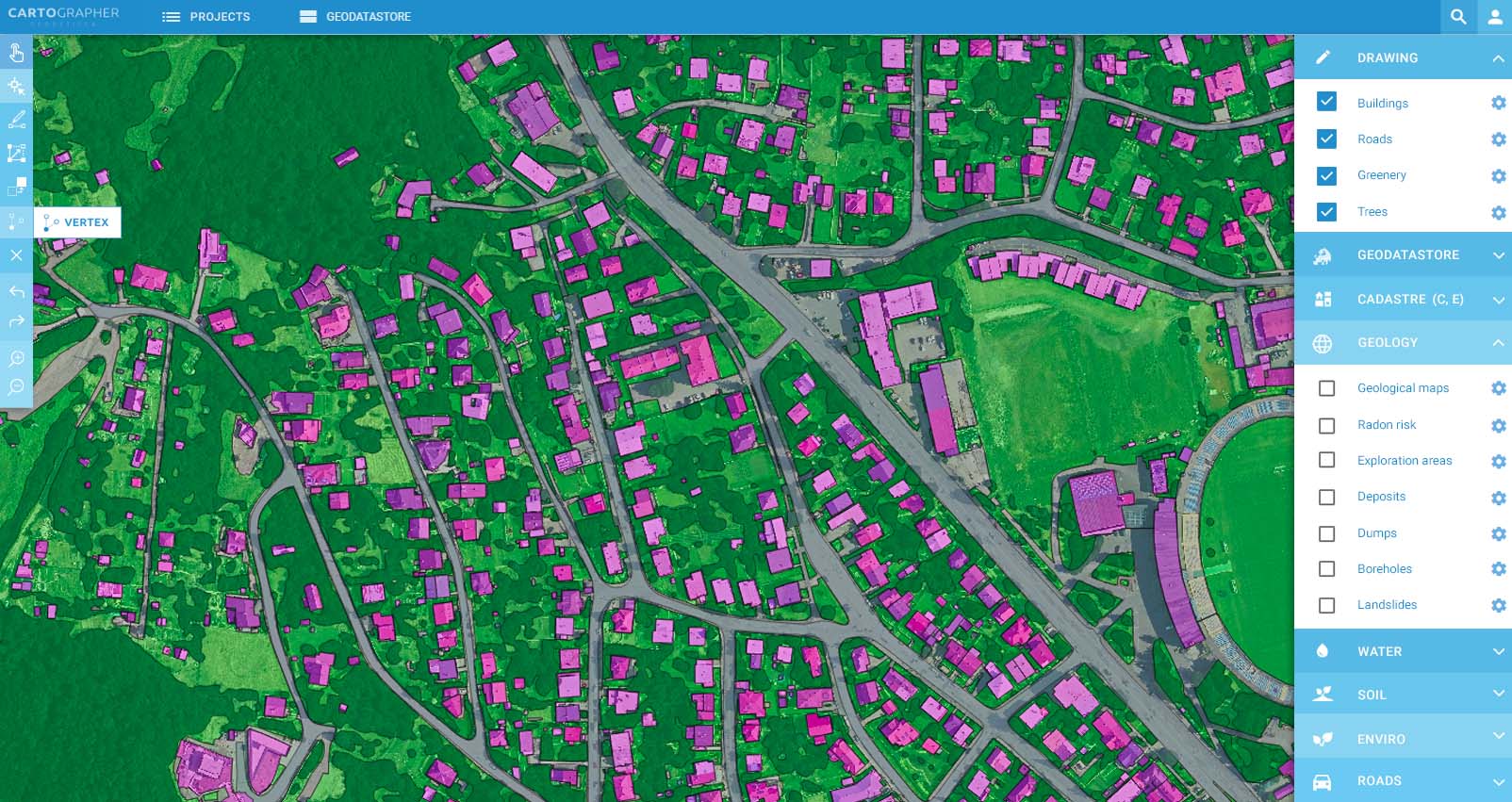
Task: Open the PROJECTS menu
Action: [x=206, y=16]
